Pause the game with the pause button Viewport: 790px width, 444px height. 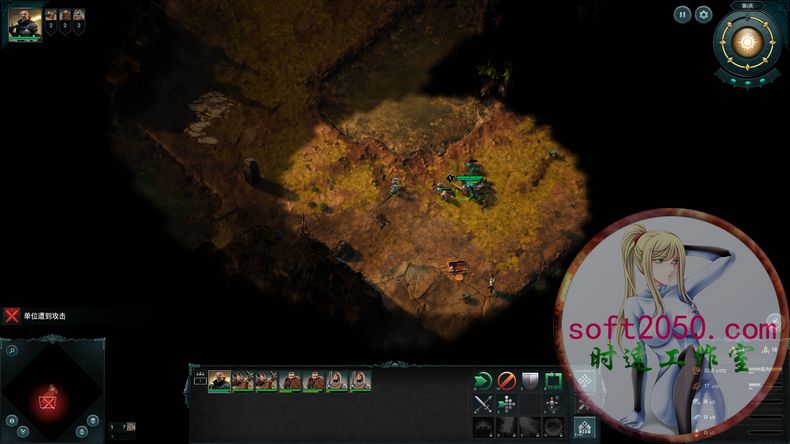(682, 14)
